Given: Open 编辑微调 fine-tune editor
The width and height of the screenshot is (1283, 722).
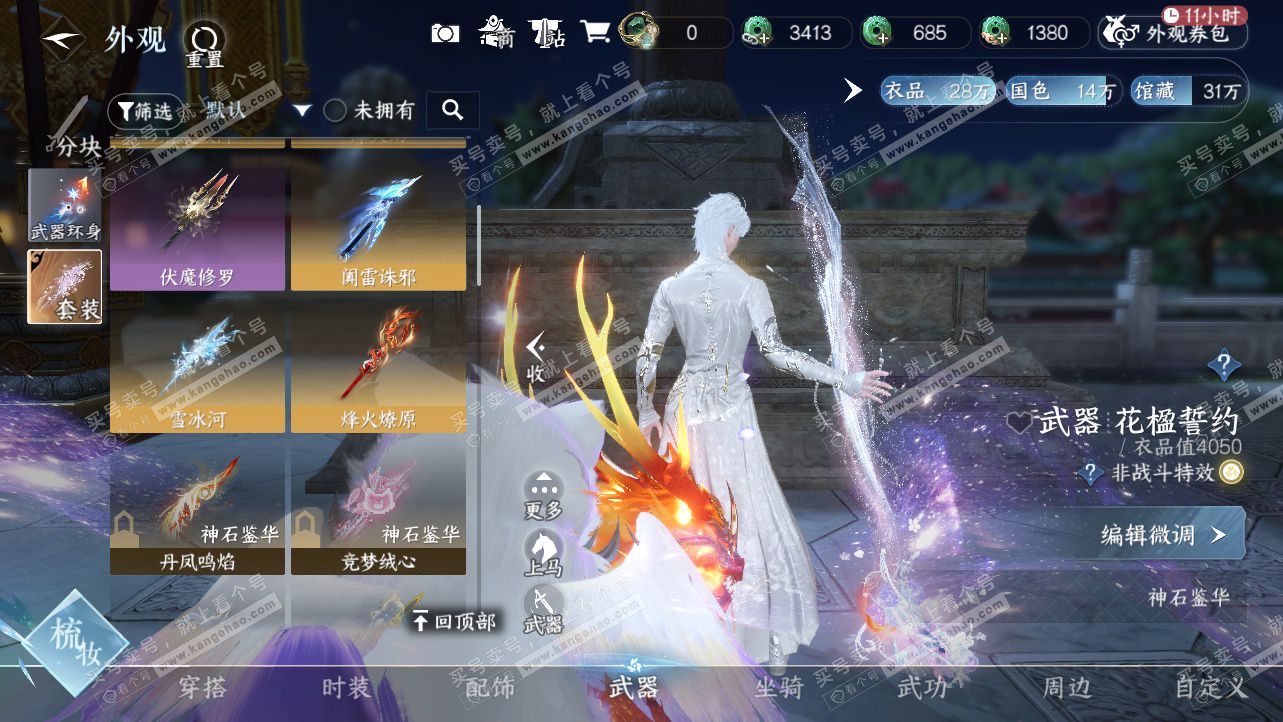Looking at the screenshot, I should 1162,535.
